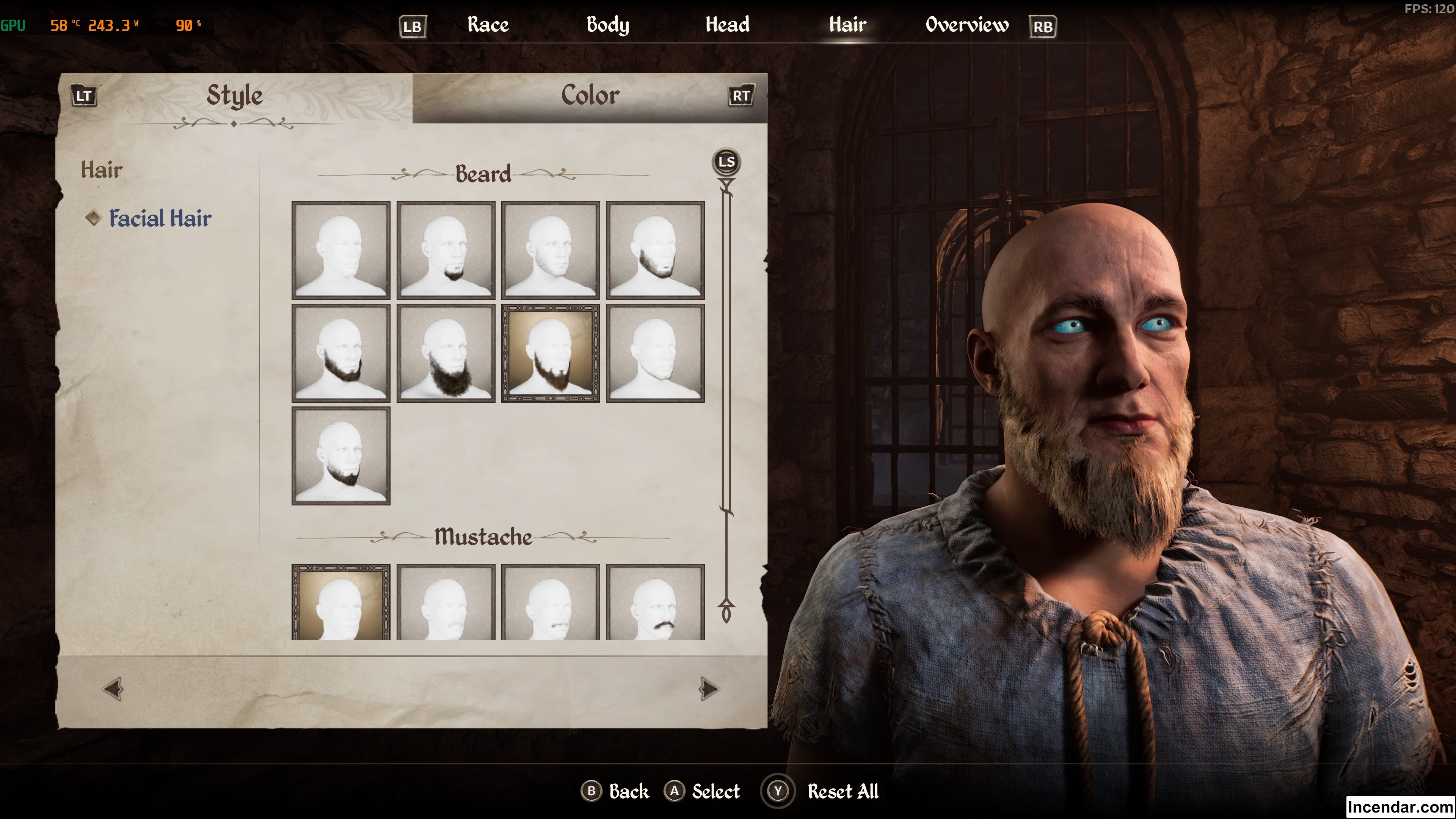Screen dimensions: 1456x819
Task: Select the Style sub-tab
Action: (235, 96)
